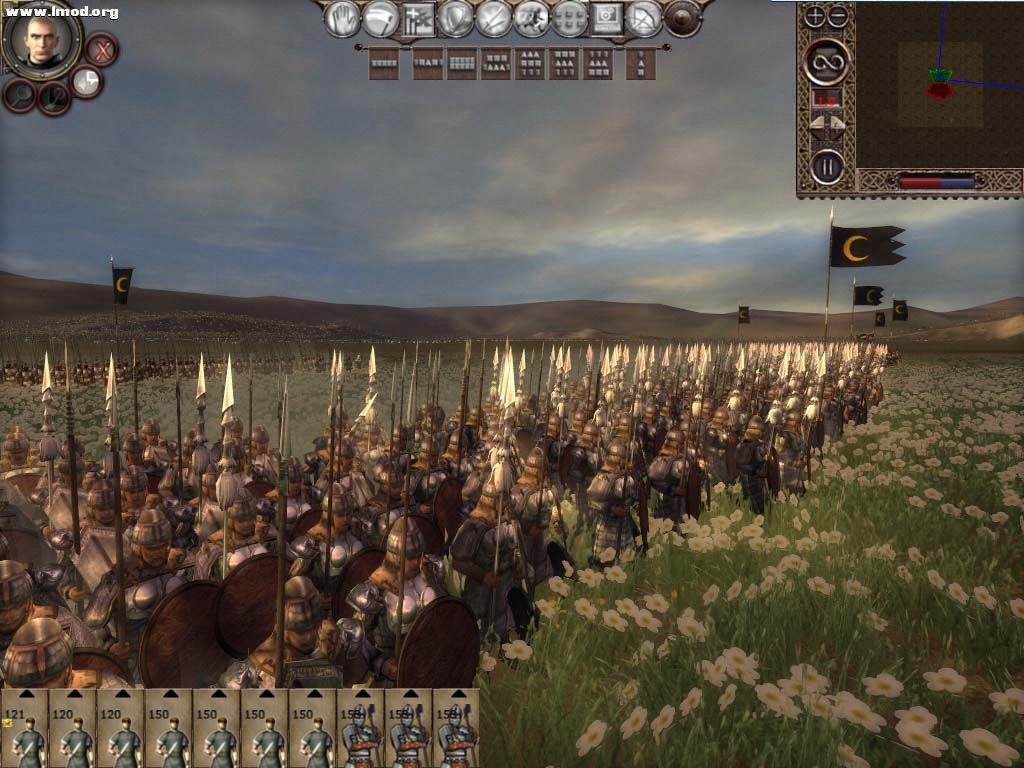1024x768 pixels.
Task: Click the shield guard mode button
Action: point(456,18)
